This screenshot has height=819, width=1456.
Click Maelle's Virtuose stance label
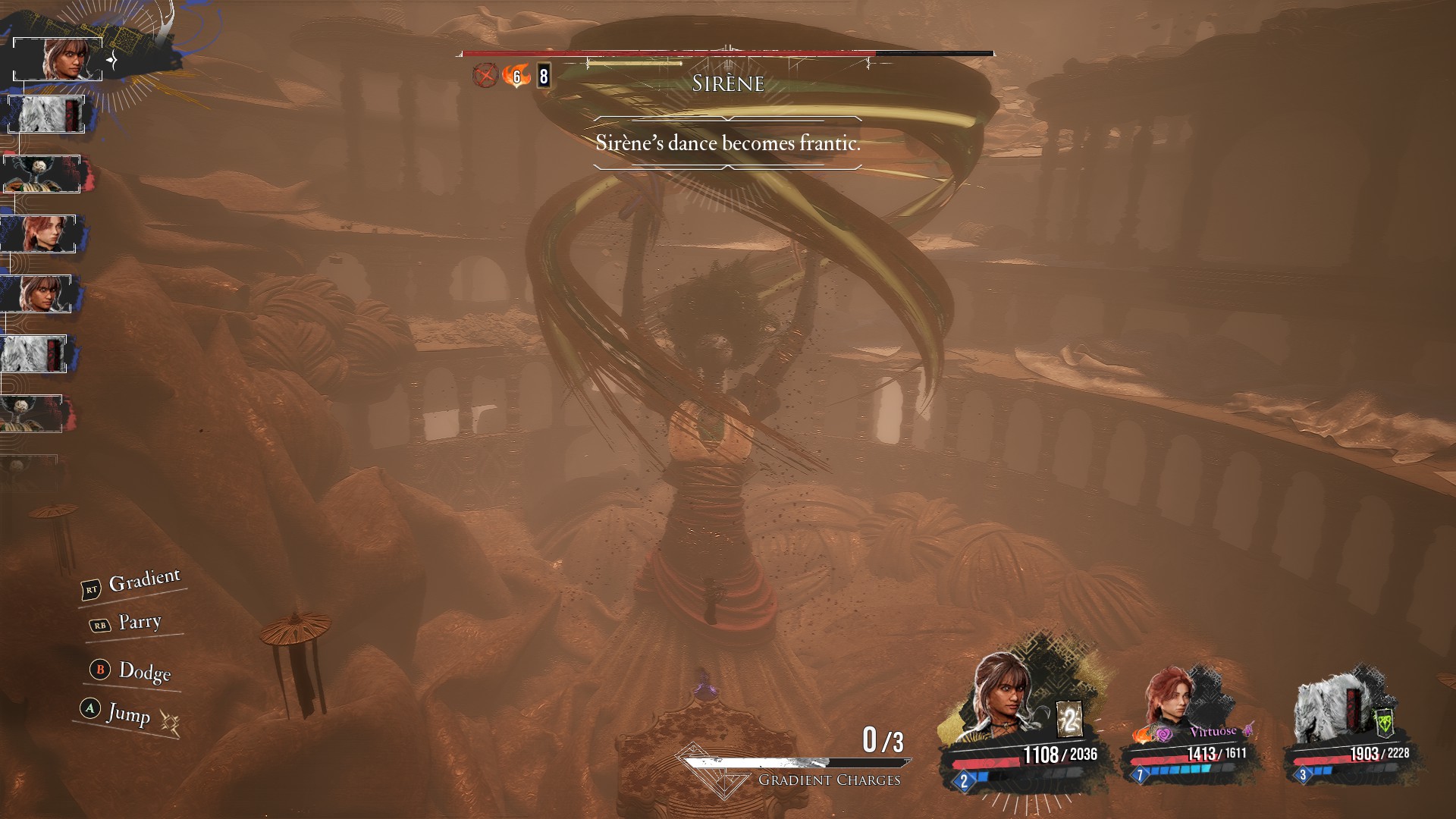(1213, 731)
